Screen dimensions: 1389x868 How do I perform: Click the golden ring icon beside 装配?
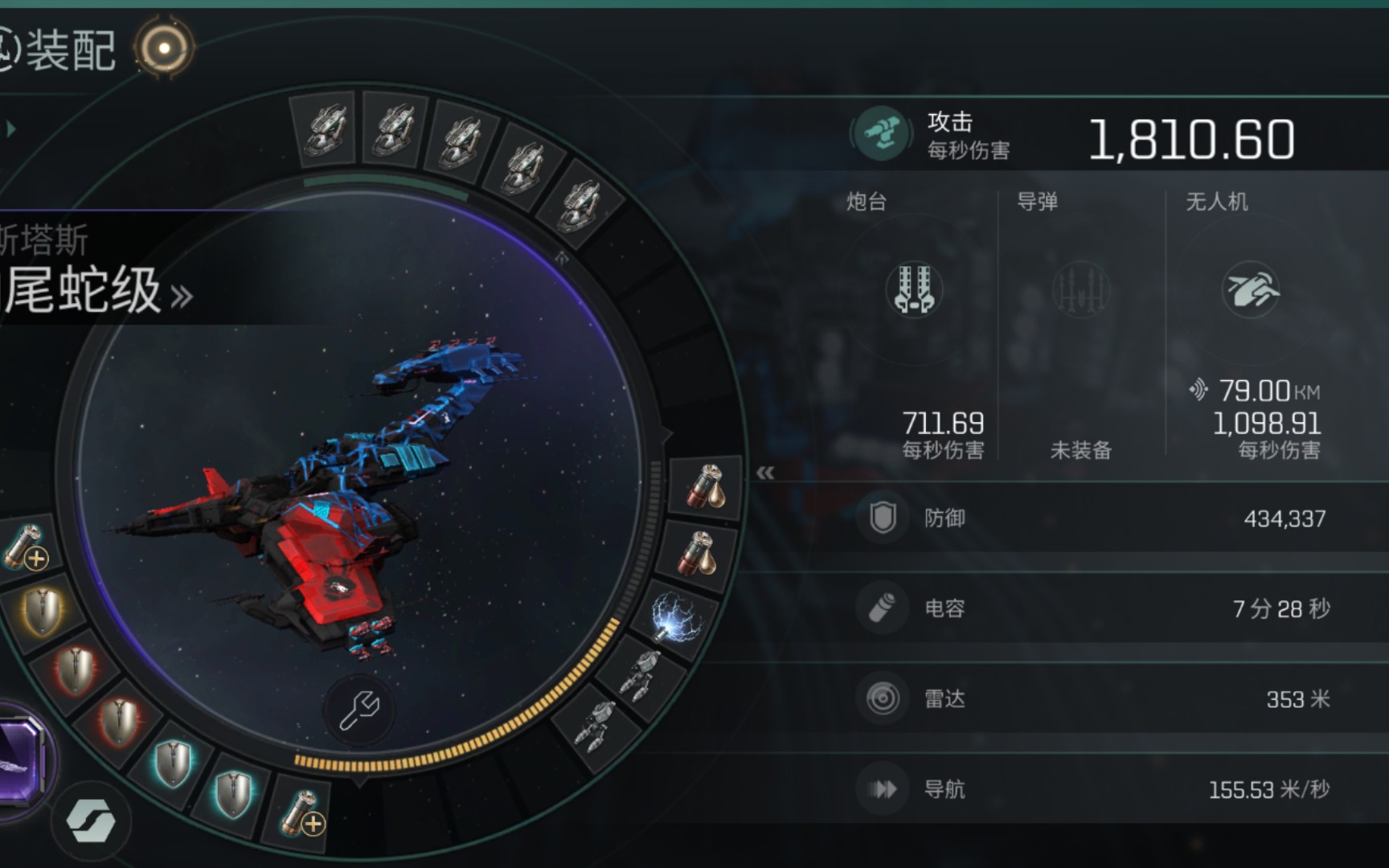[x=164, y=48]
